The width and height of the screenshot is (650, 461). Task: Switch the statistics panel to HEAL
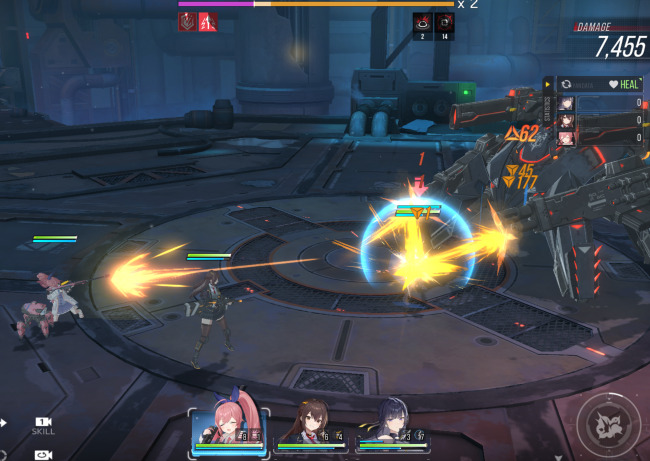(x=624, y=85)
